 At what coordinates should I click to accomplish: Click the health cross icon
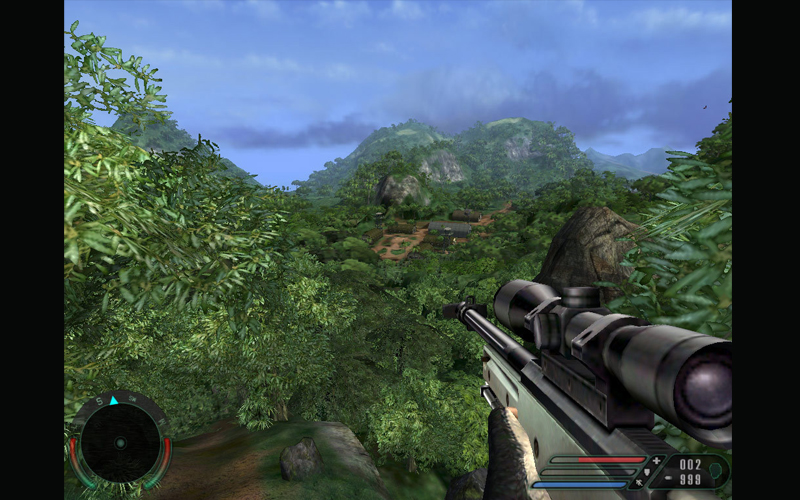(656, 460)
